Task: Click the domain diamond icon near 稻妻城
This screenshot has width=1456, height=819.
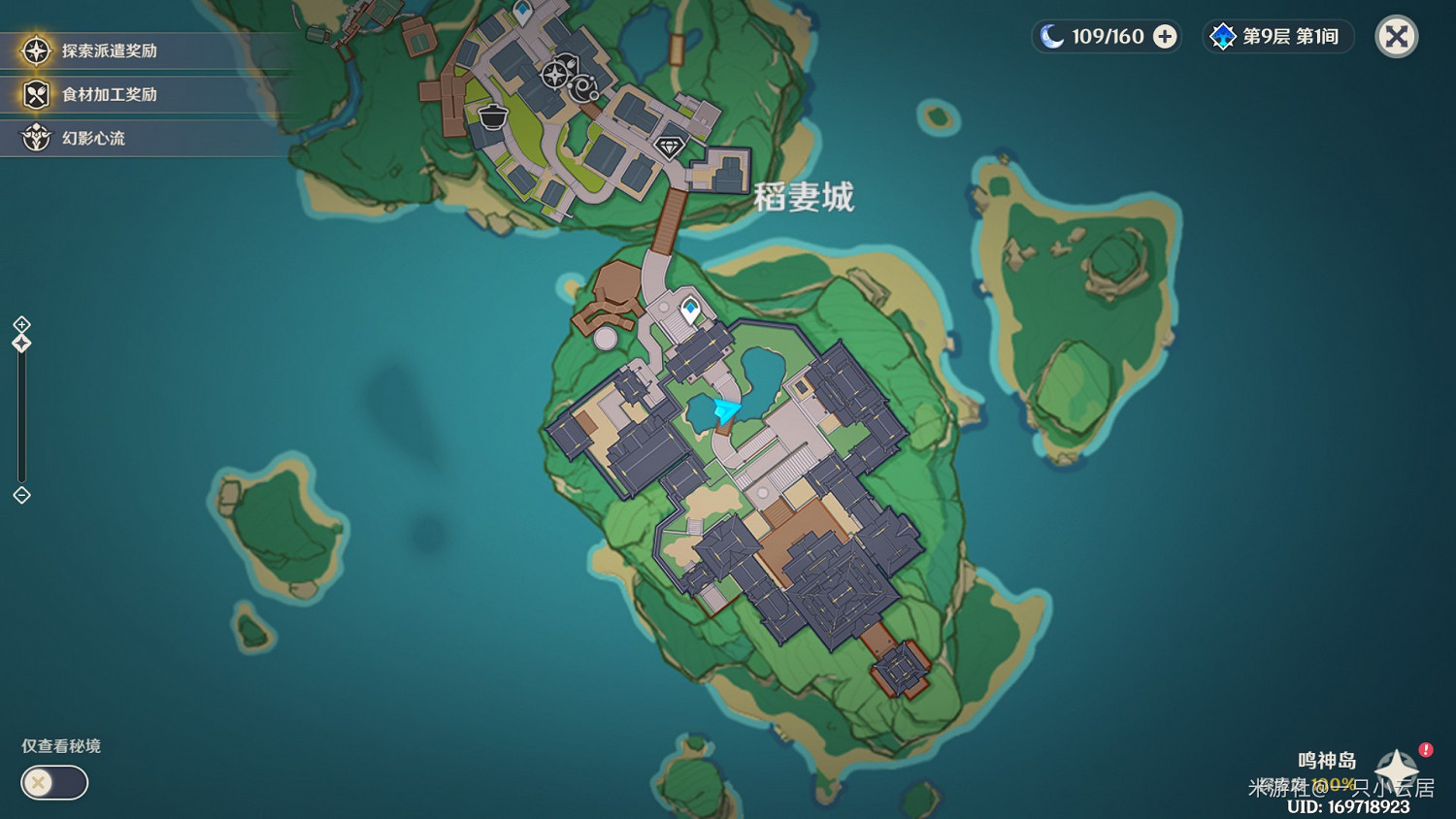Action: (x=670, y=148)
